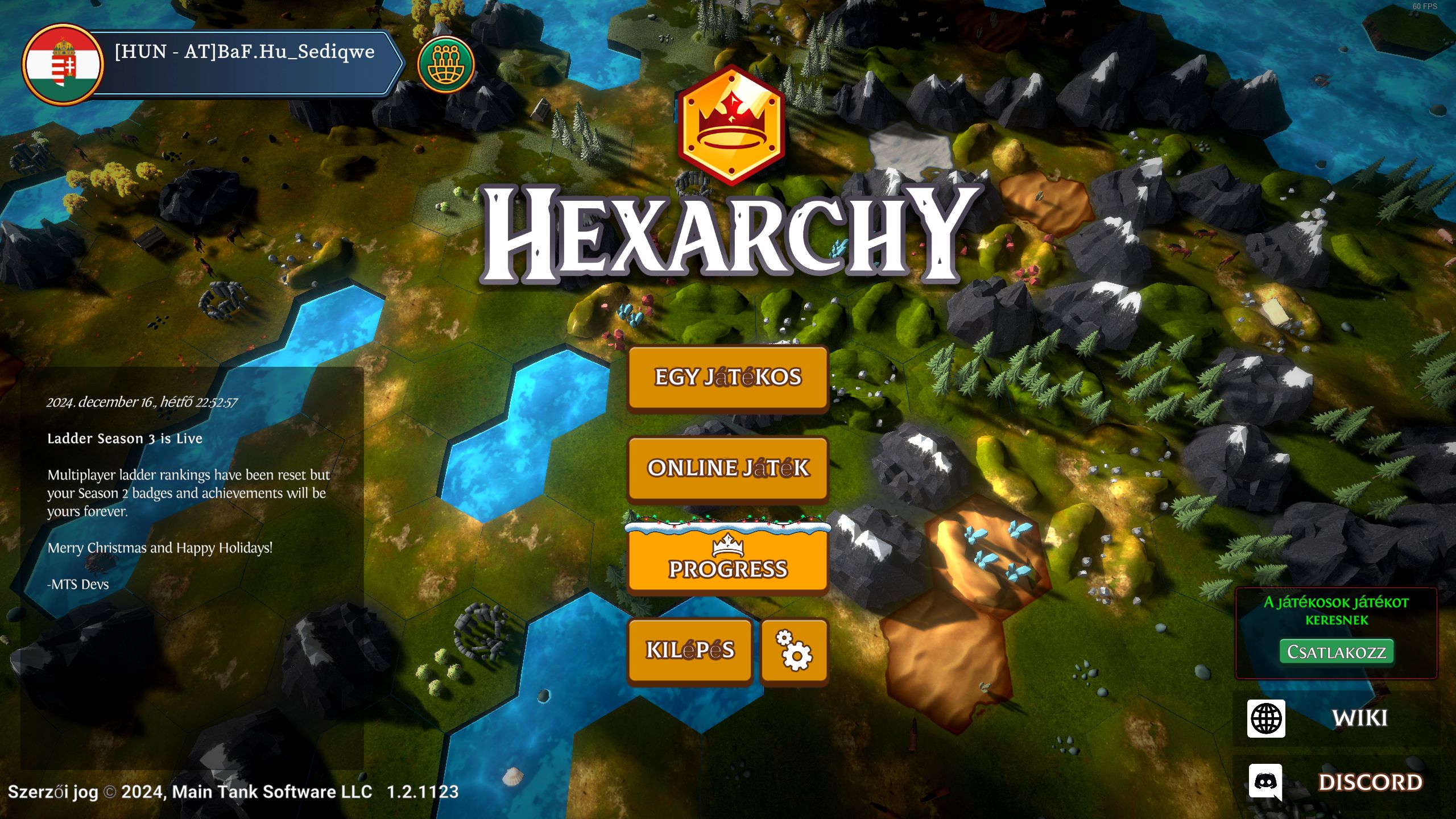The width and height of the screenshot is (1456, 819).
Task: Open the Progress screen
Action: coord(727,561)
